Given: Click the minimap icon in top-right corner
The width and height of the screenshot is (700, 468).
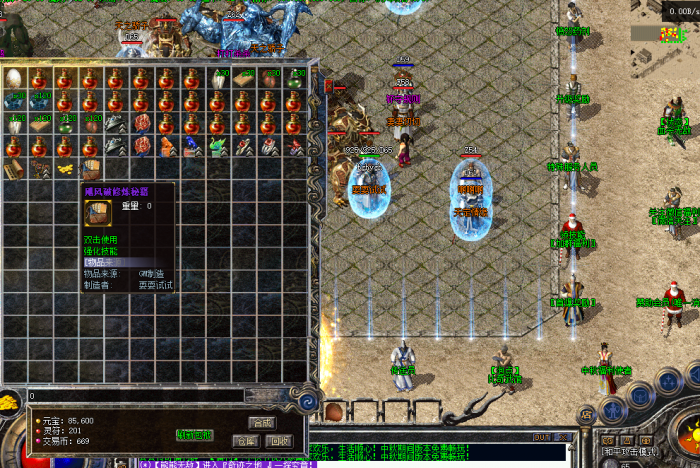Looking at the screenshot, I should tap(668, 33).
